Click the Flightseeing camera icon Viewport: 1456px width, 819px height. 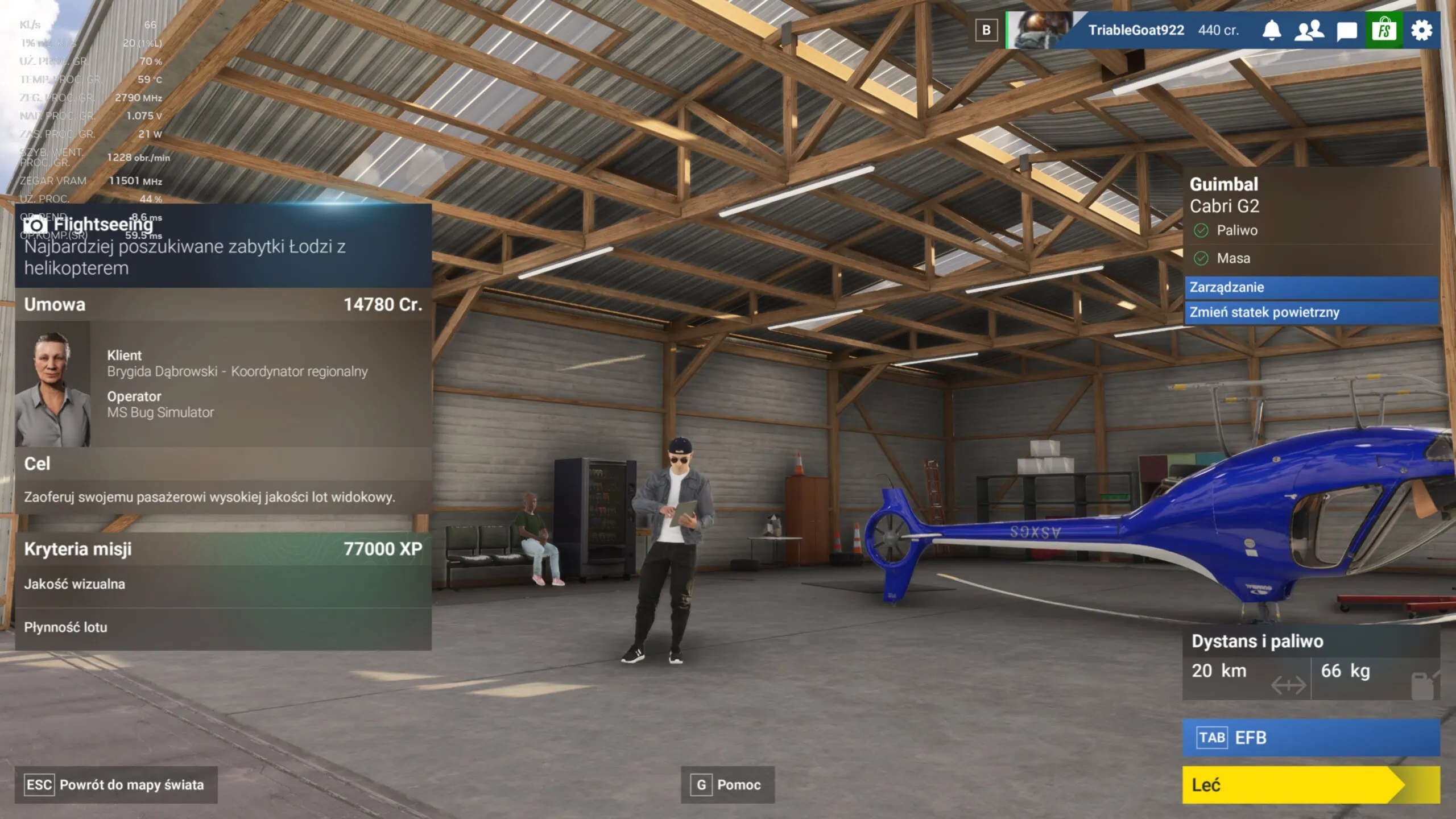pos(36,224)
